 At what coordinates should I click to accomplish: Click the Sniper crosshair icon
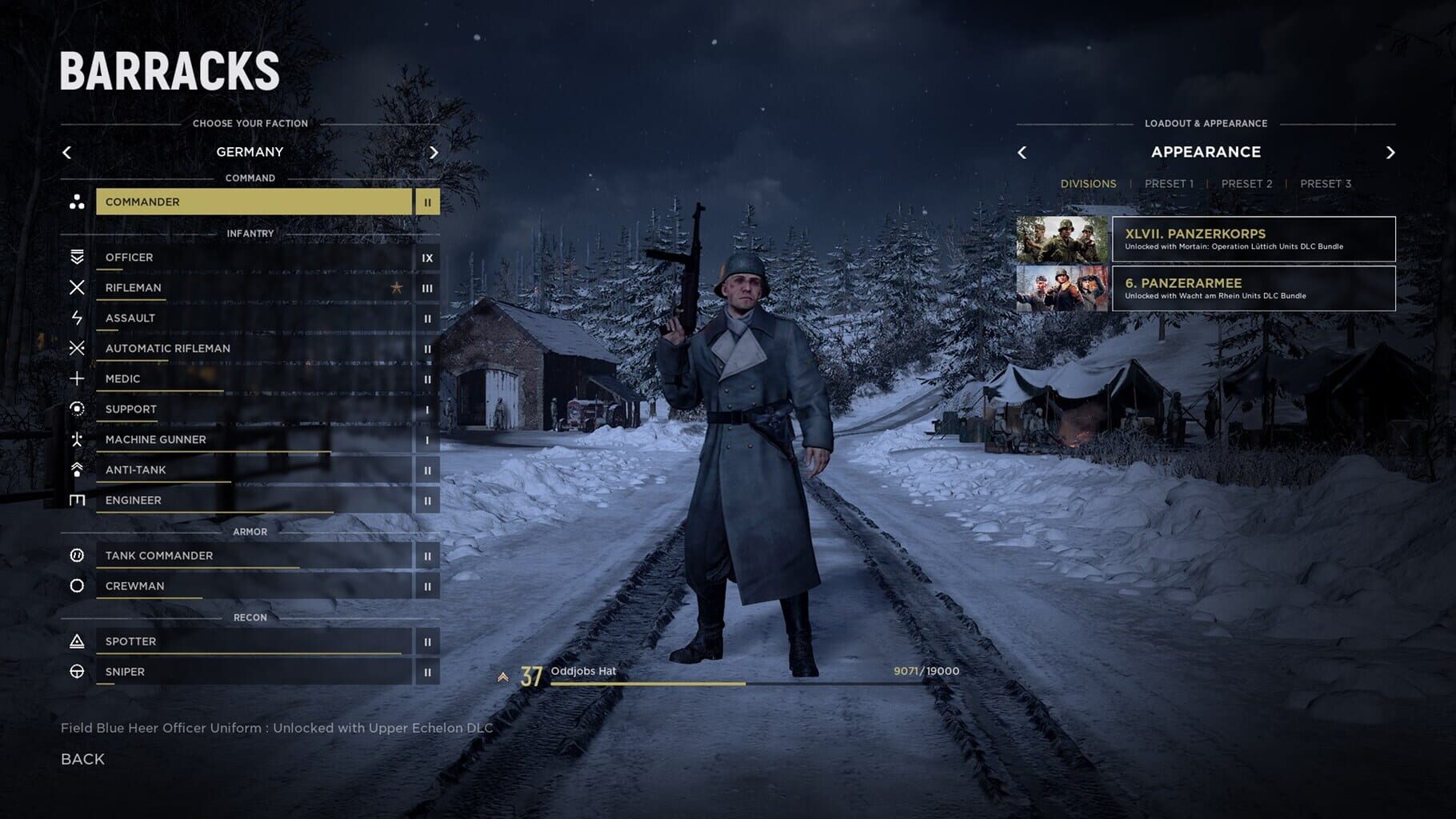tap(78, 672)
